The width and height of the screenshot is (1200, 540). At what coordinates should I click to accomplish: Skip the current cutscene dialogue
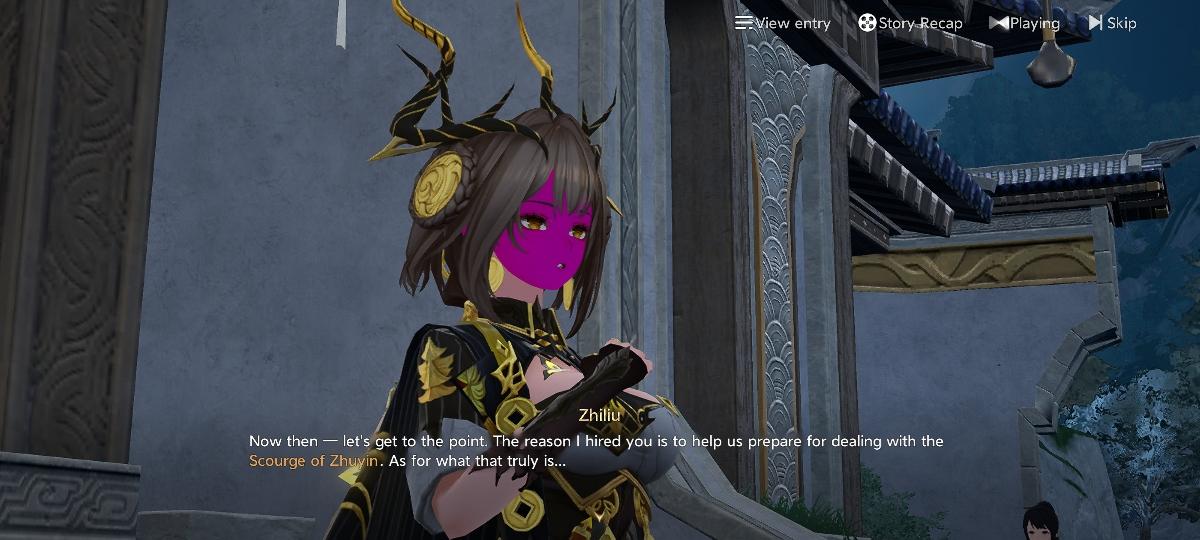(1112, 23)
